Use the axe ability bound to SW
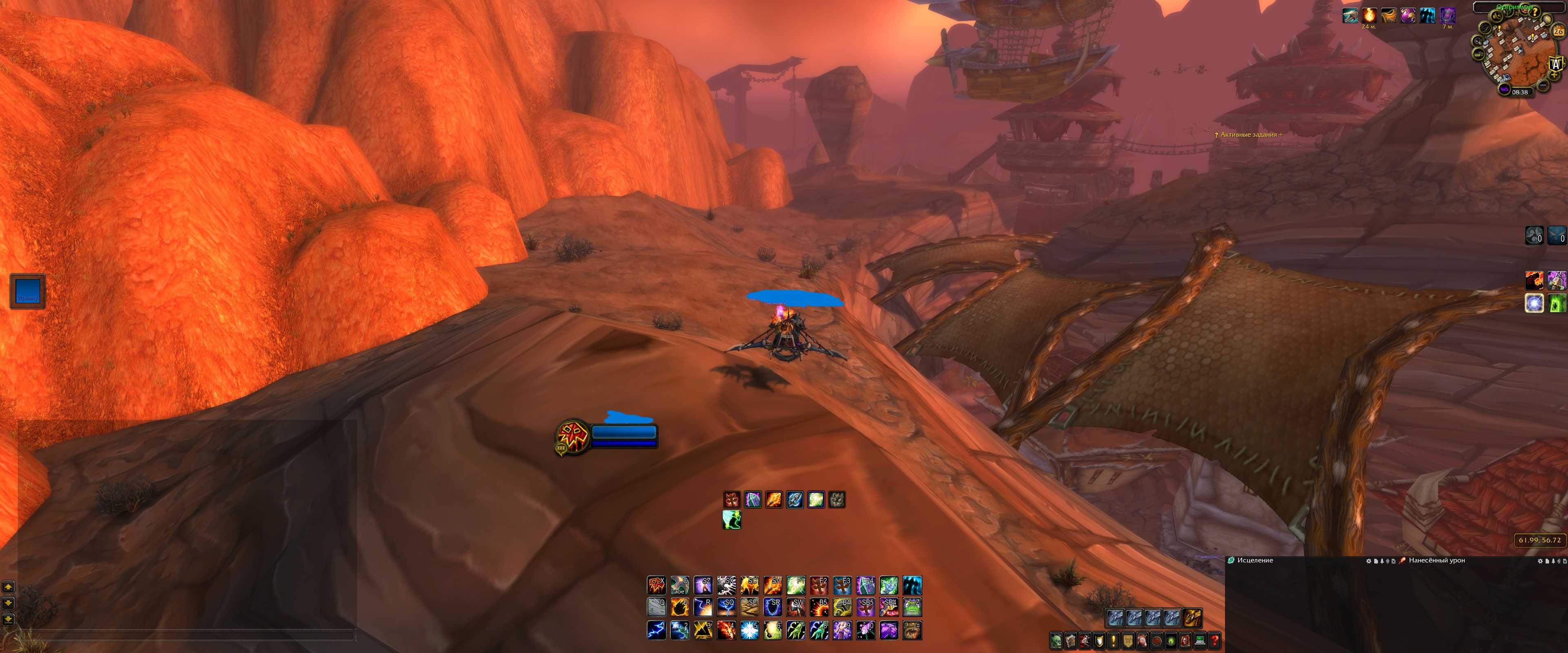The width and height of the screenshot is (1568, 653). pos(796,607)
